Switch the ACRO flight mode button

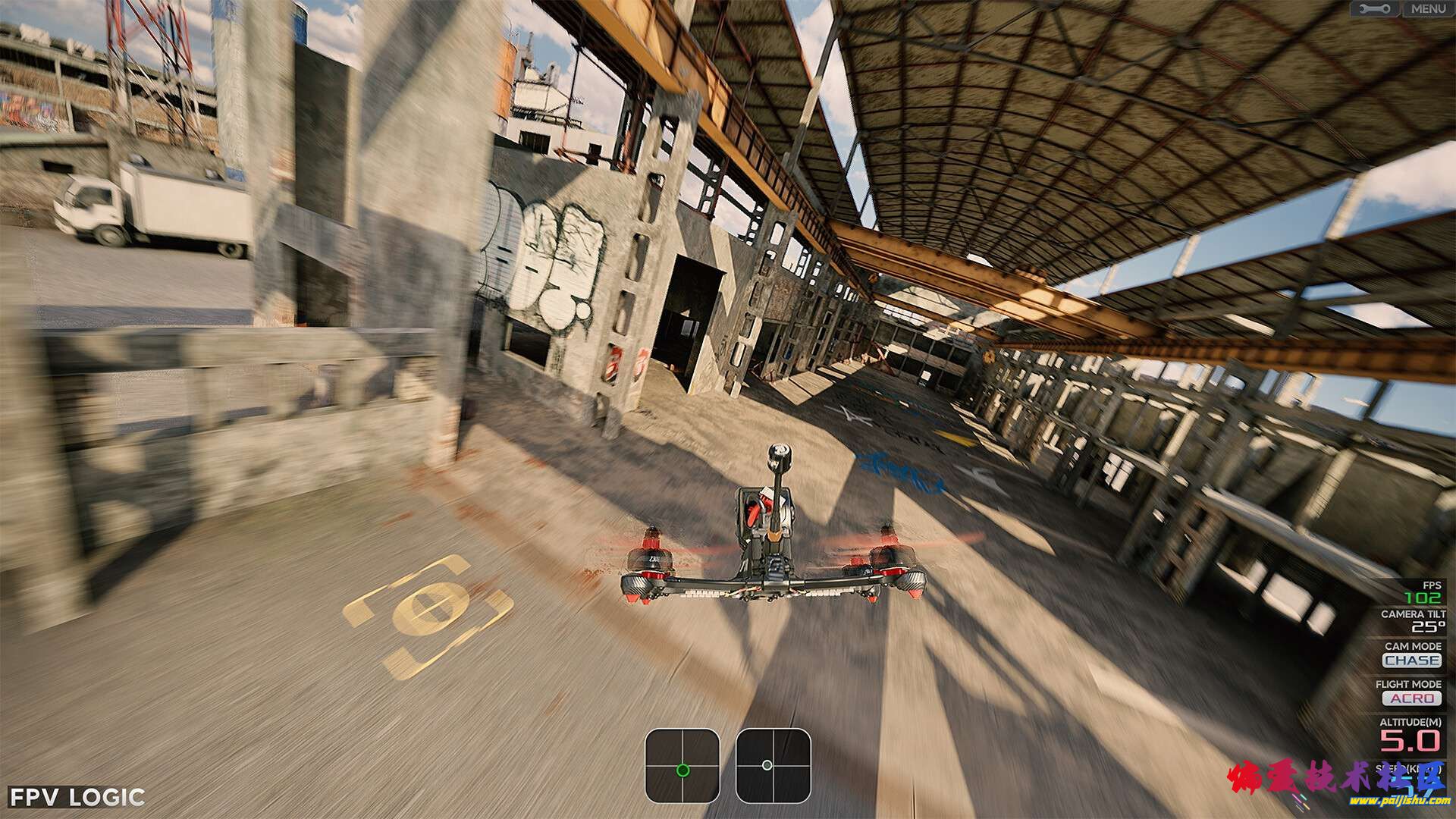(x=1412, y=698)
